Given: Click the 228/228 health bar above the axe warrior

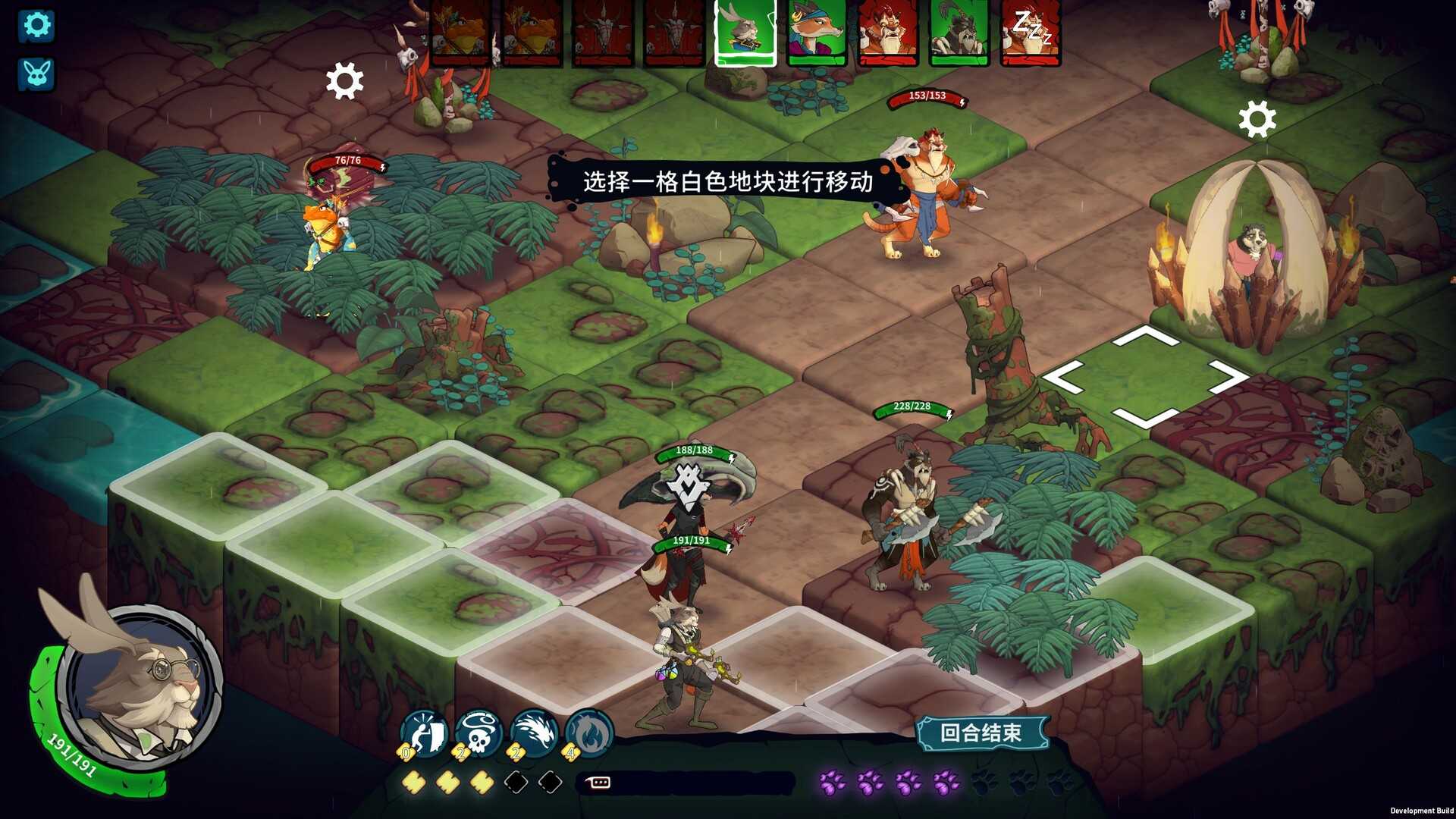Looking at the screenshot, I should 912,406.
